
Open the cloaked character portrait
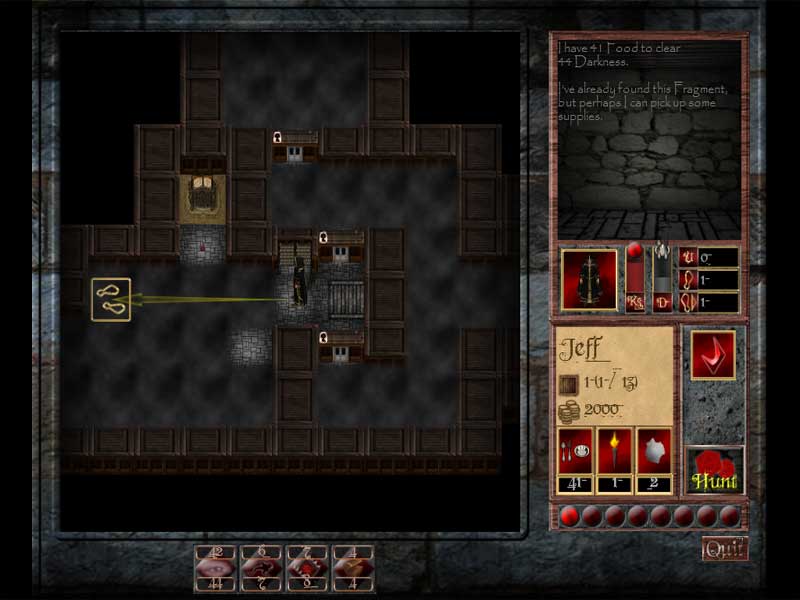click(x=589, y=278)
